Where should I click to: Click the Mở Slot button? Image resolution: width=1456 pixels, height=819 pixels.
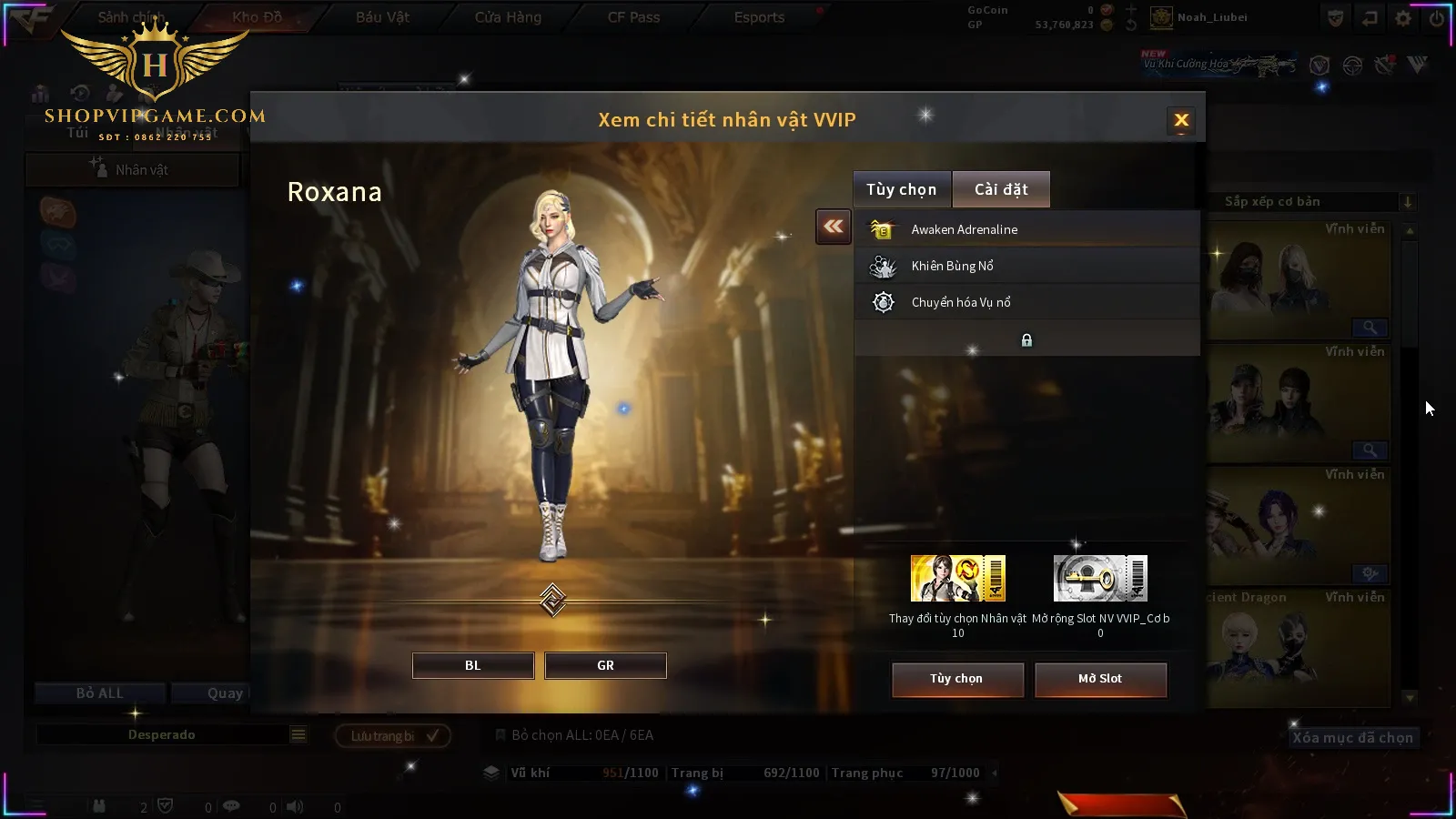click(1100, 679)
